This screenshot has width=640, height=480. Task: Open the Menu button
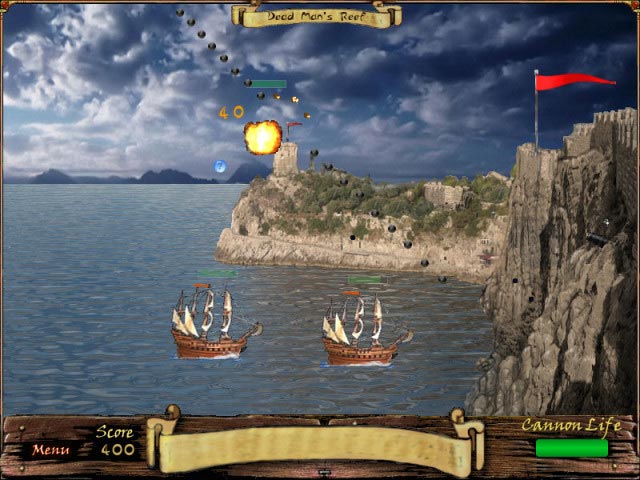pos(50,449)
